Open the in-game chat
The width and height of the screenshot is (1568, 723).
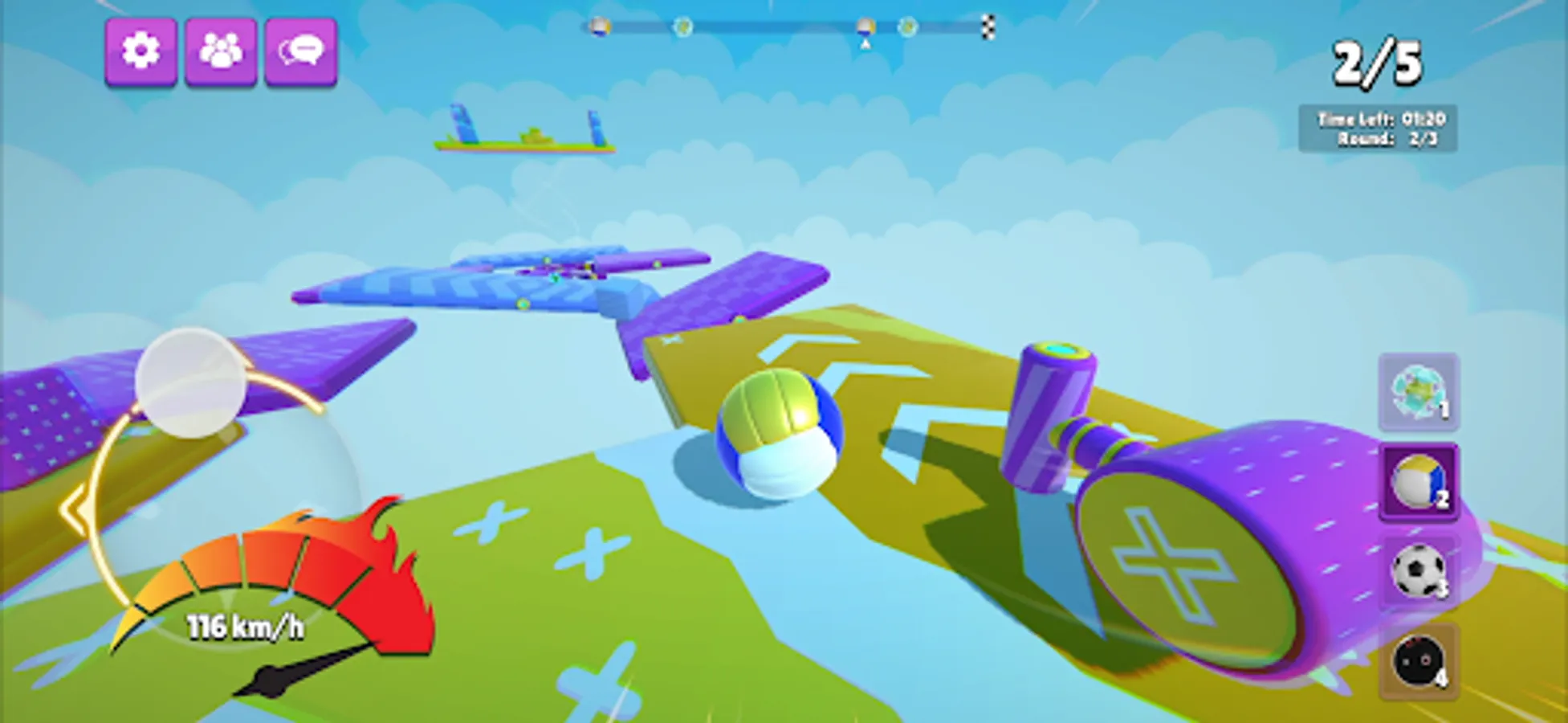pyautogui.click(x=300, y=51)
